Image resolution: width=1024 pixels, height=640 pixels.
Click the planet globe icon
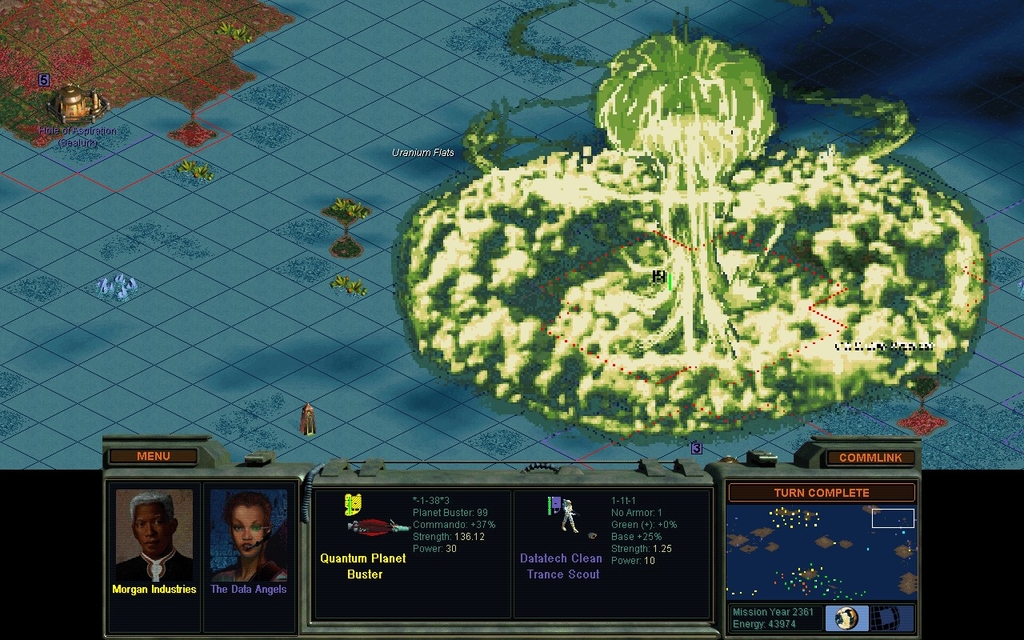tap(846, 618)
